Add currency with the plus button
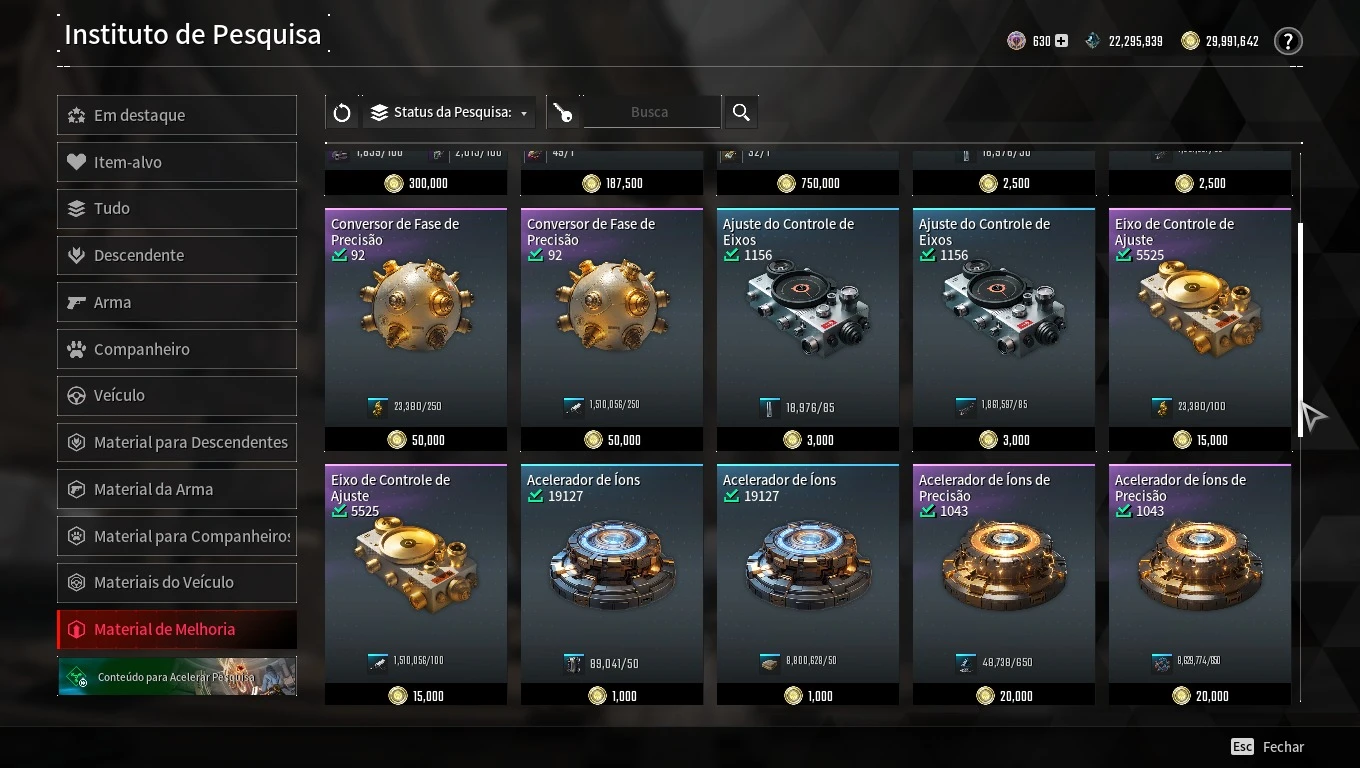Screen dimensions: 1360x768 click(1061, 41)
